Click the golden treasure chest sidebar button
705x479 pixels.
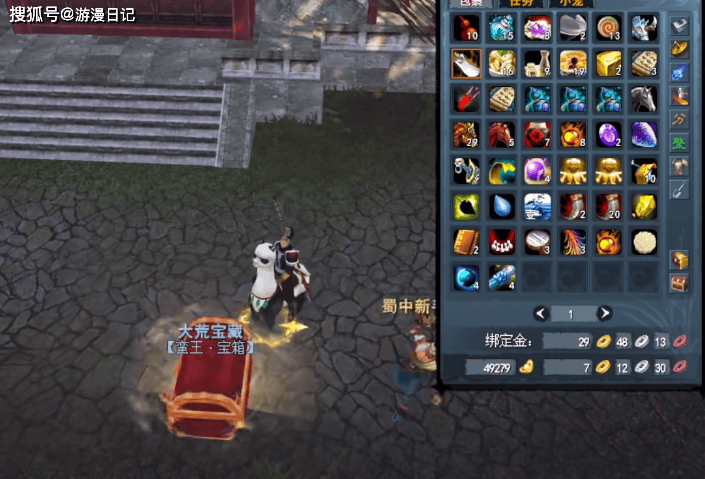tap(679, 260)
